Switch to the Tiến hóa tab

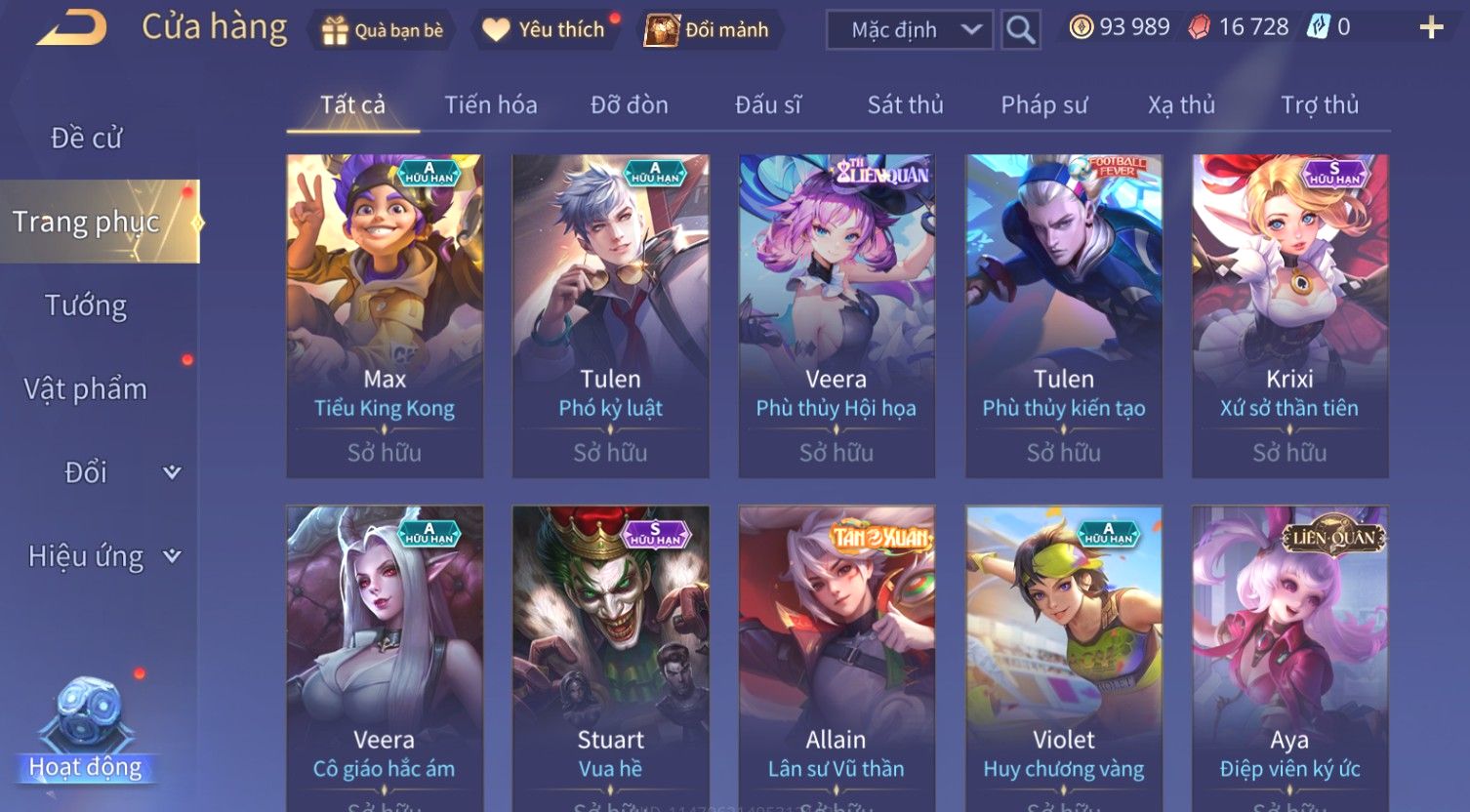tap(491, 105)
